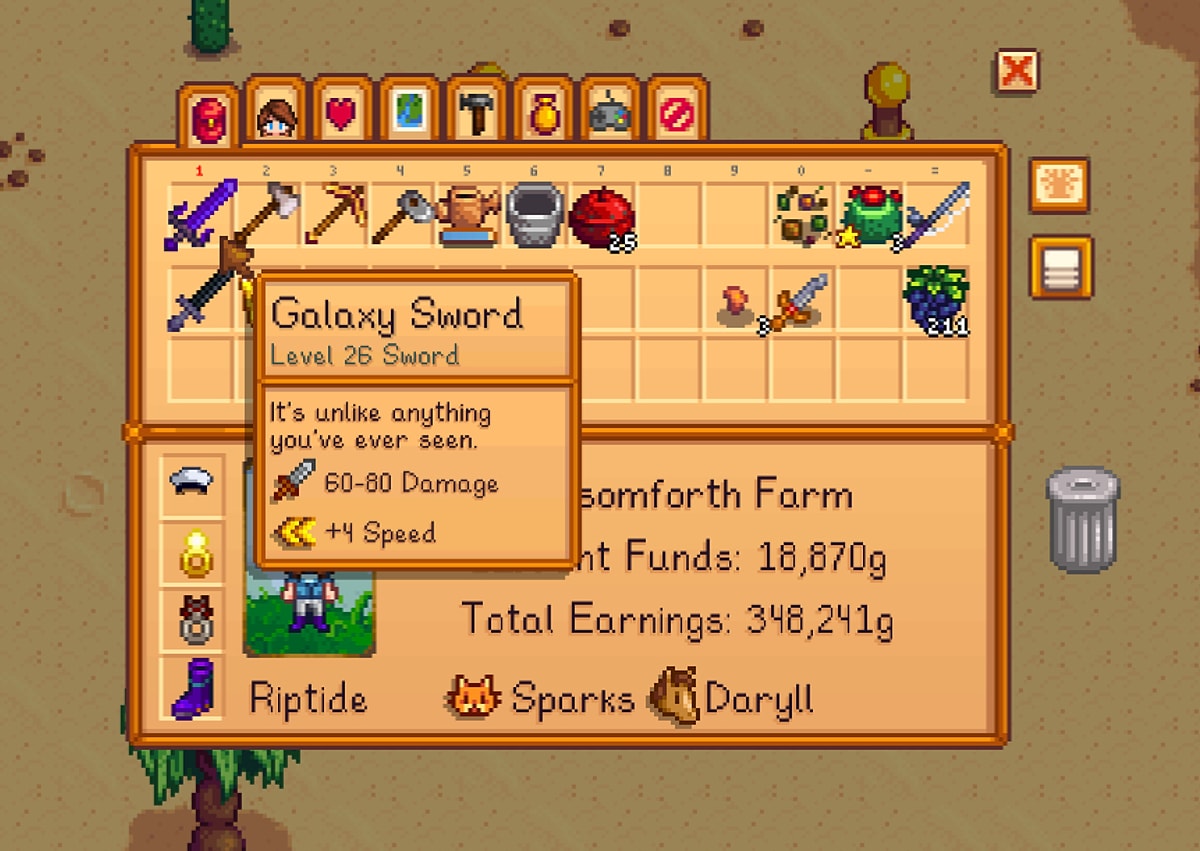Image resolution: width=1200 pixels, height=851 pixels.
Task: Pick the grapes stack of 211
Action: (937, 298)
